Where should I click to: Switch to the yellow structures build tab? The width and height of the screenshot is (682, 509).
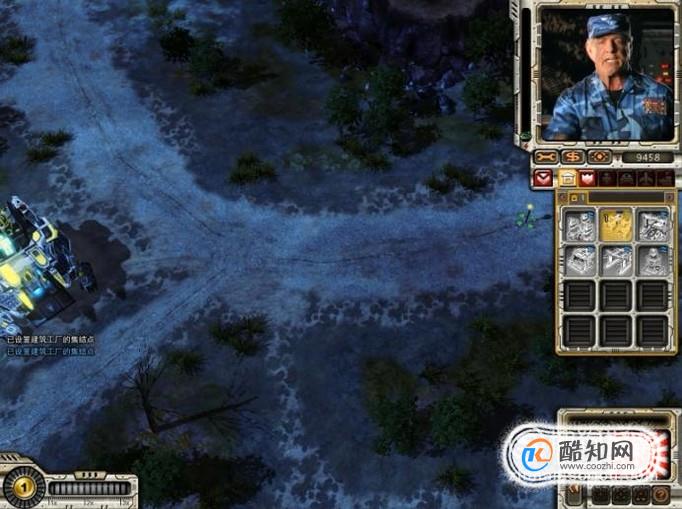coord(567,178)
